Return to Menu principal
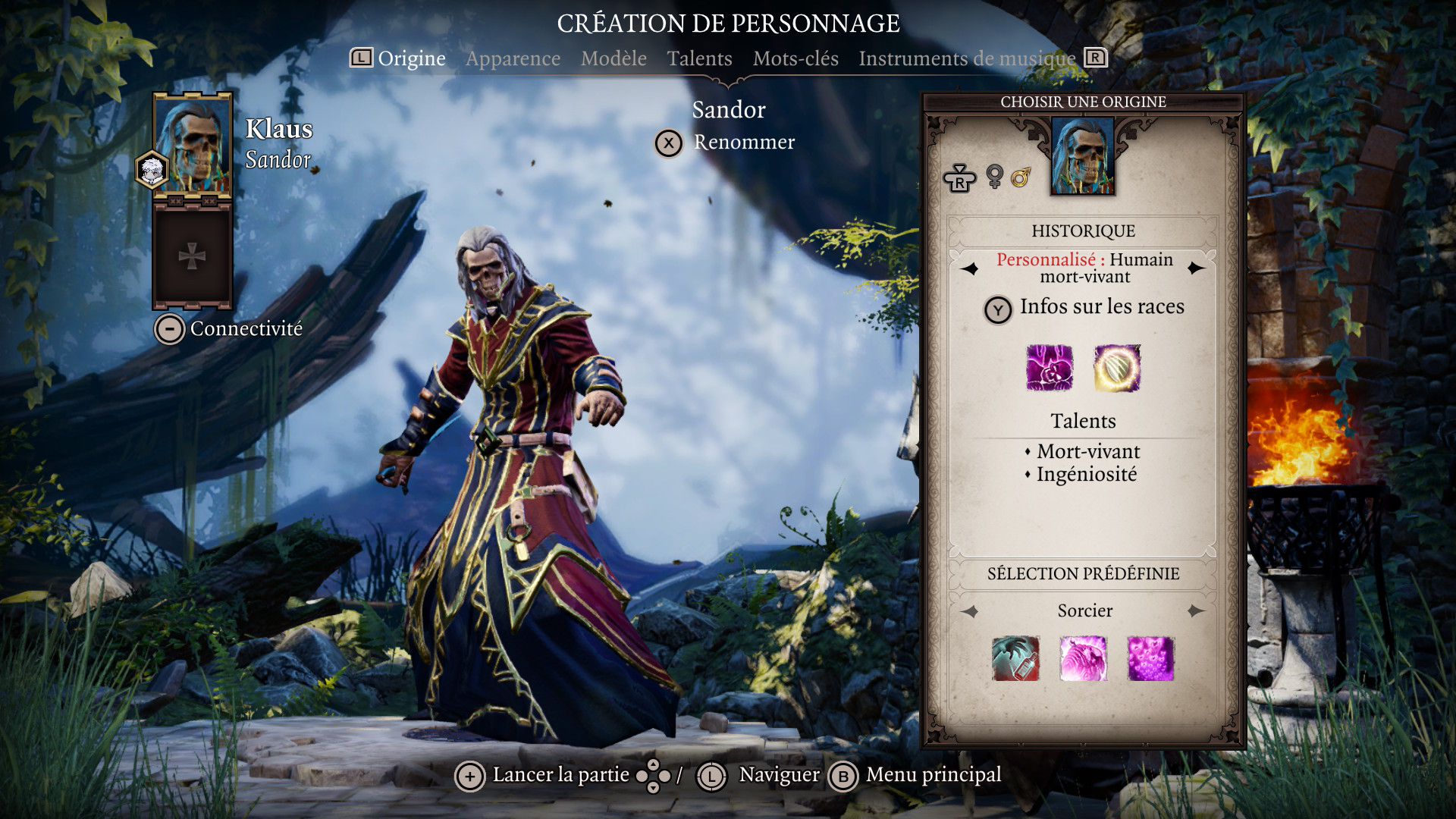 [933, 775]
